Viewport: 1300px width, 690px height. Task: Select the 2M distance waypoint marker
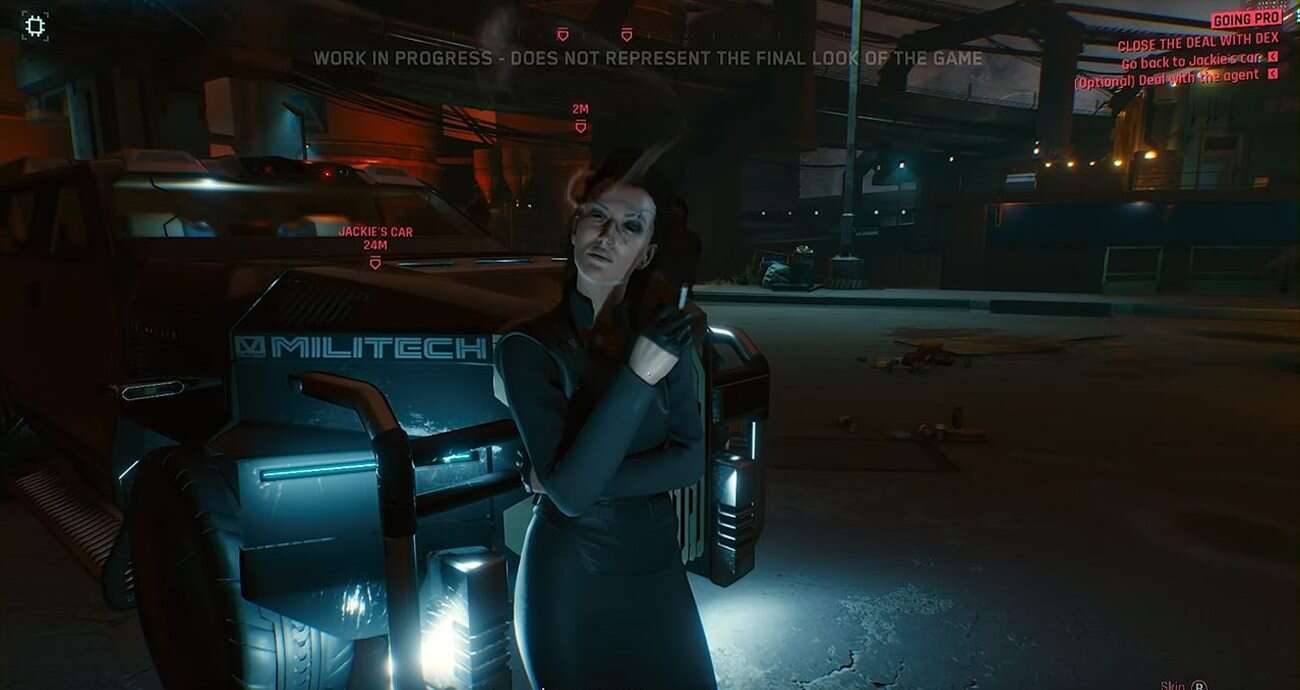pos(580,126)
